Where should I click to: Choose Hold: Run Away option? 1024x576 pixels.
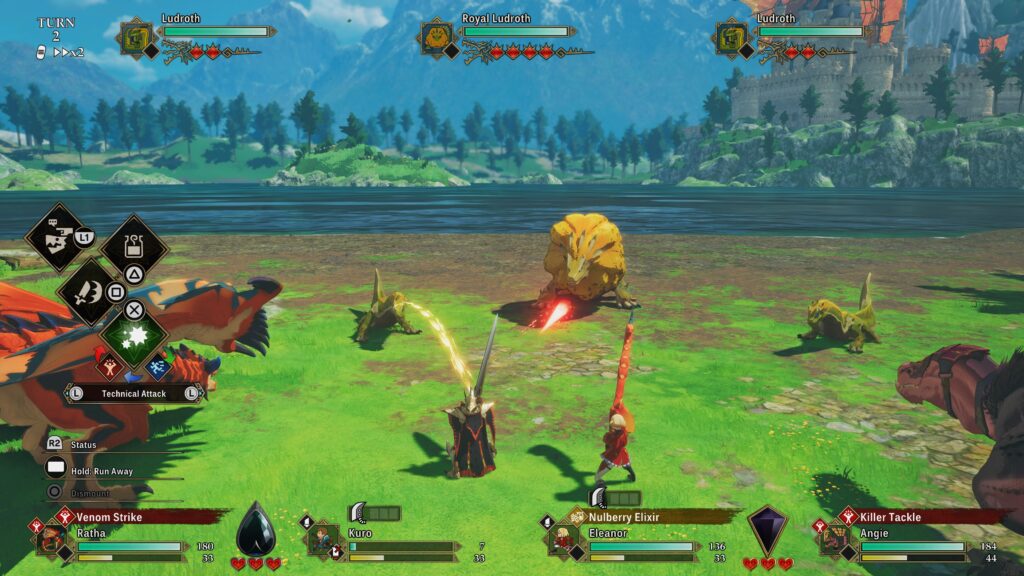click(x=101, y=471)
